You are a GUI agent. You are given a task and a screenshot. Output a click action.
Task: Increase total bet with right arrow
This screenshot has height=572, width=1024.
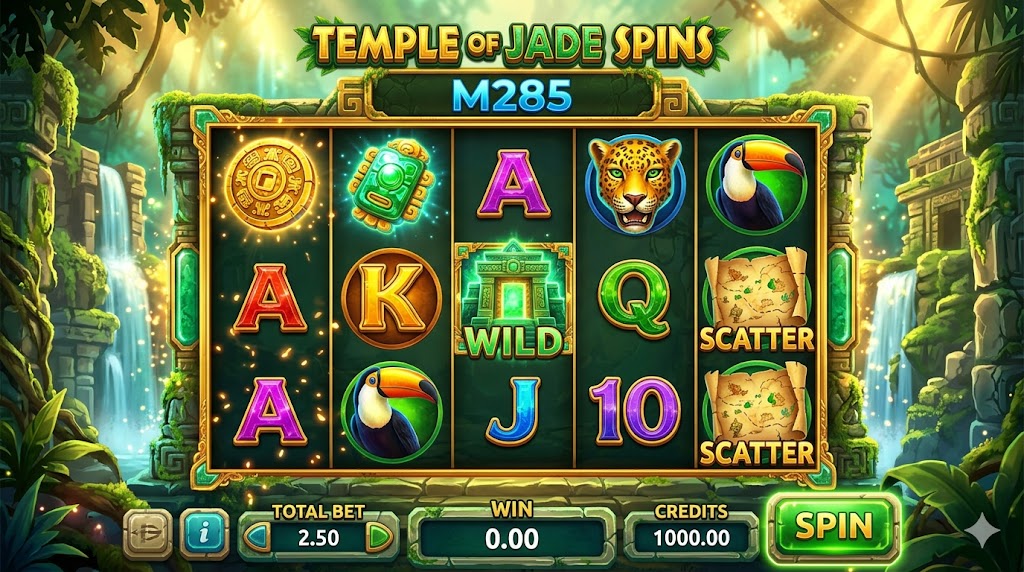378,537
